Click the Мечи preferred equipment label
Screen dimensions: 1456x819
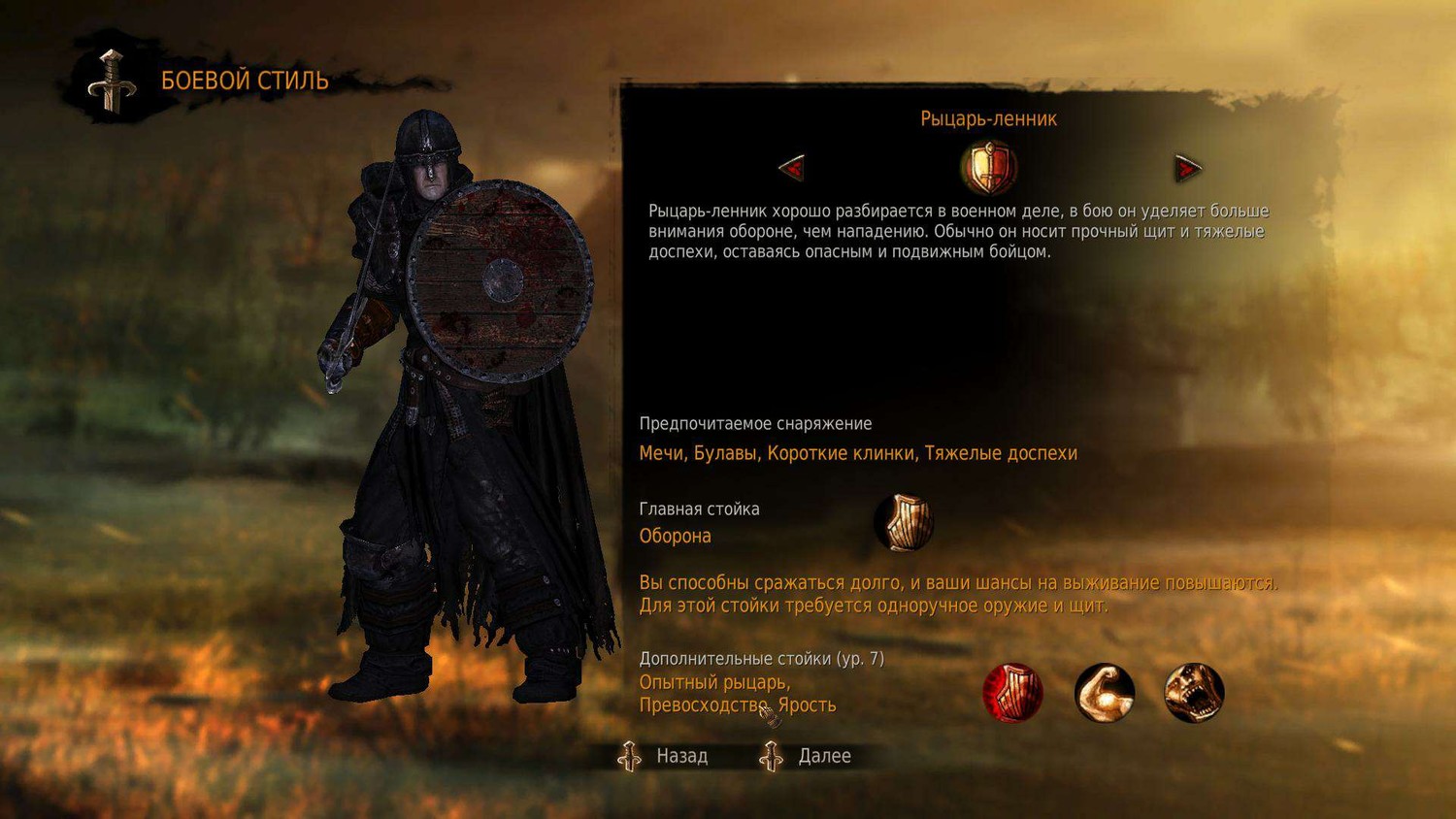pos(663,452)
